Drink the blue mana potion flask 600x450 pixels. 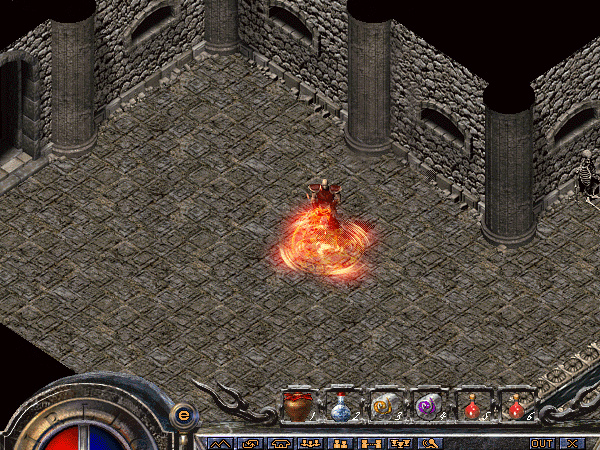pos(341,406)
